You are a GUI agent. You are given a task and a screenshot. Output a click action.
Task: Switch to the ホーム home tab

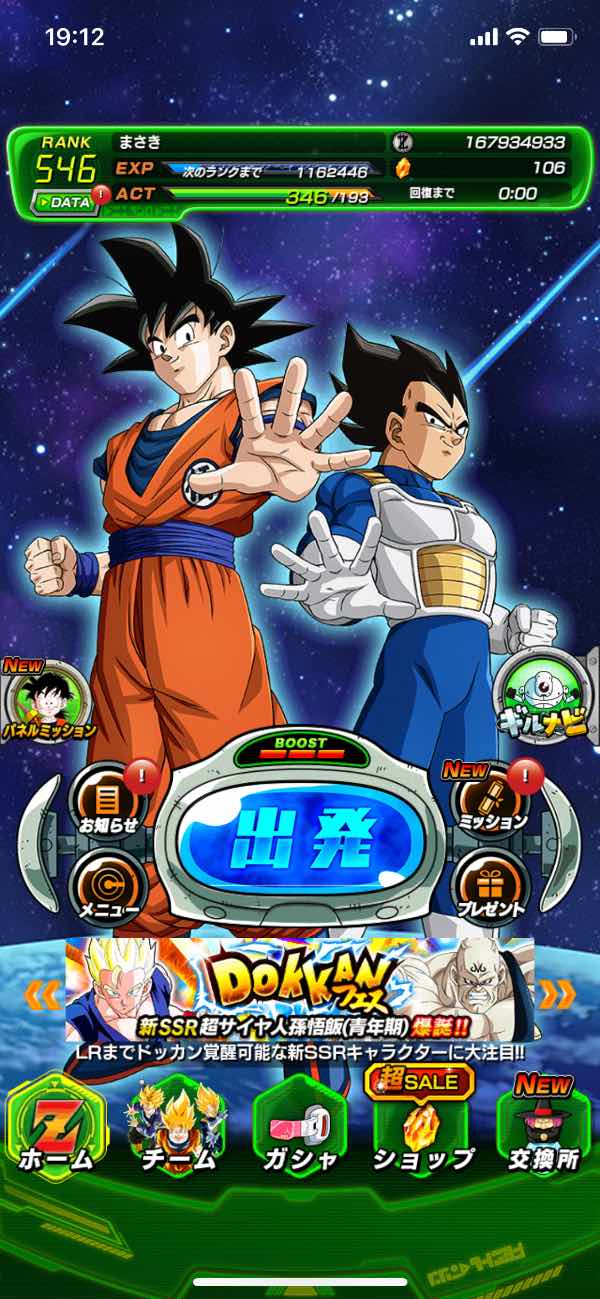(x=55, y=1128)
